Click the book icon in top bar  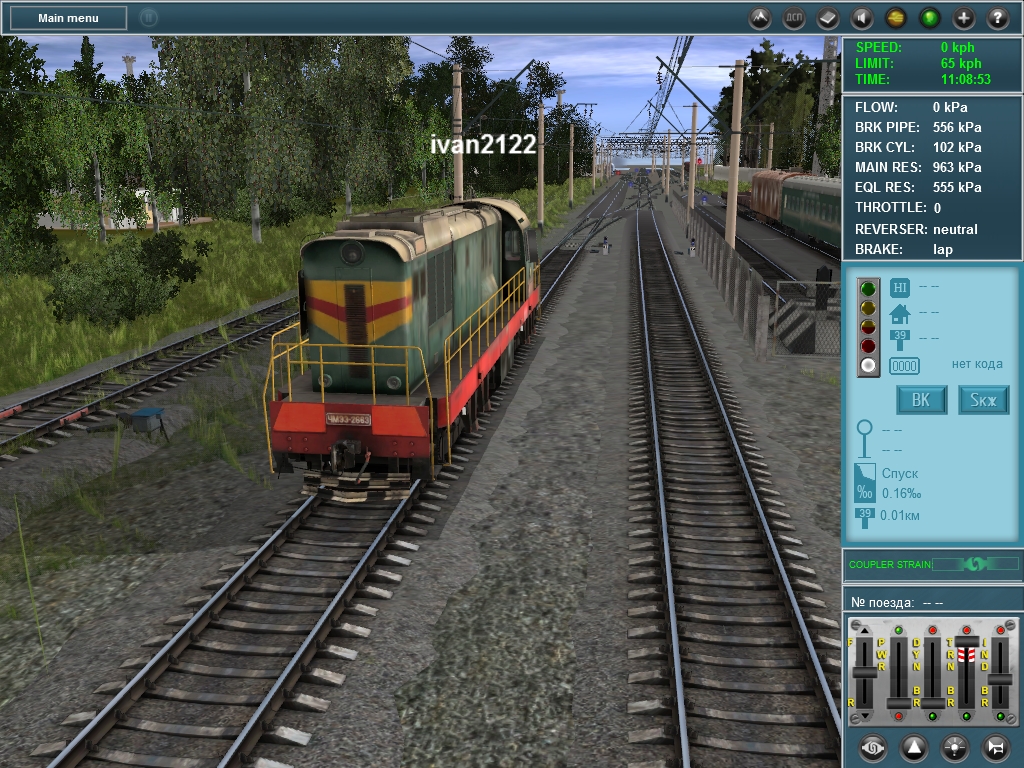click(x=828, y=18)
